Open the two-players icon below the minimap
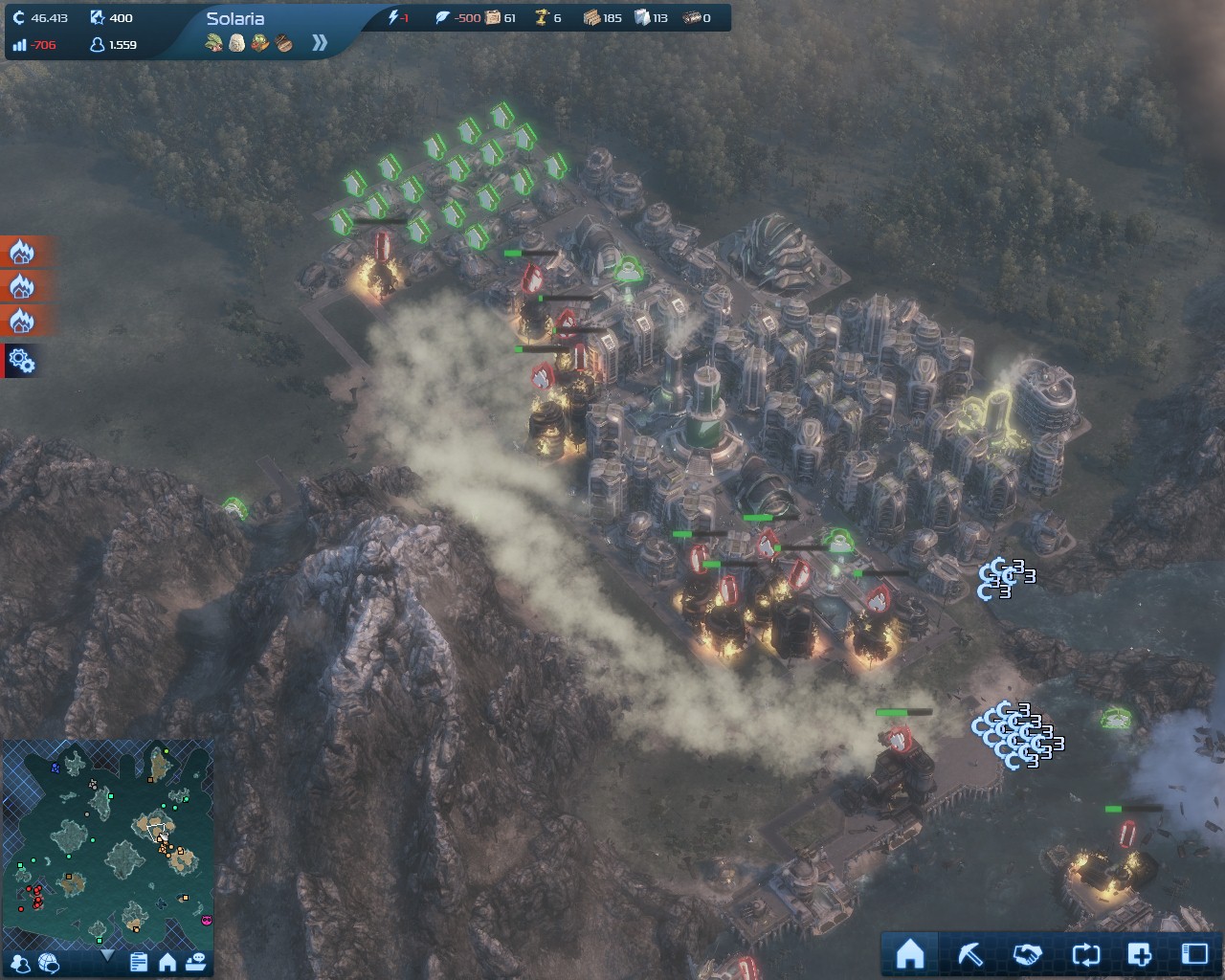 21,962
